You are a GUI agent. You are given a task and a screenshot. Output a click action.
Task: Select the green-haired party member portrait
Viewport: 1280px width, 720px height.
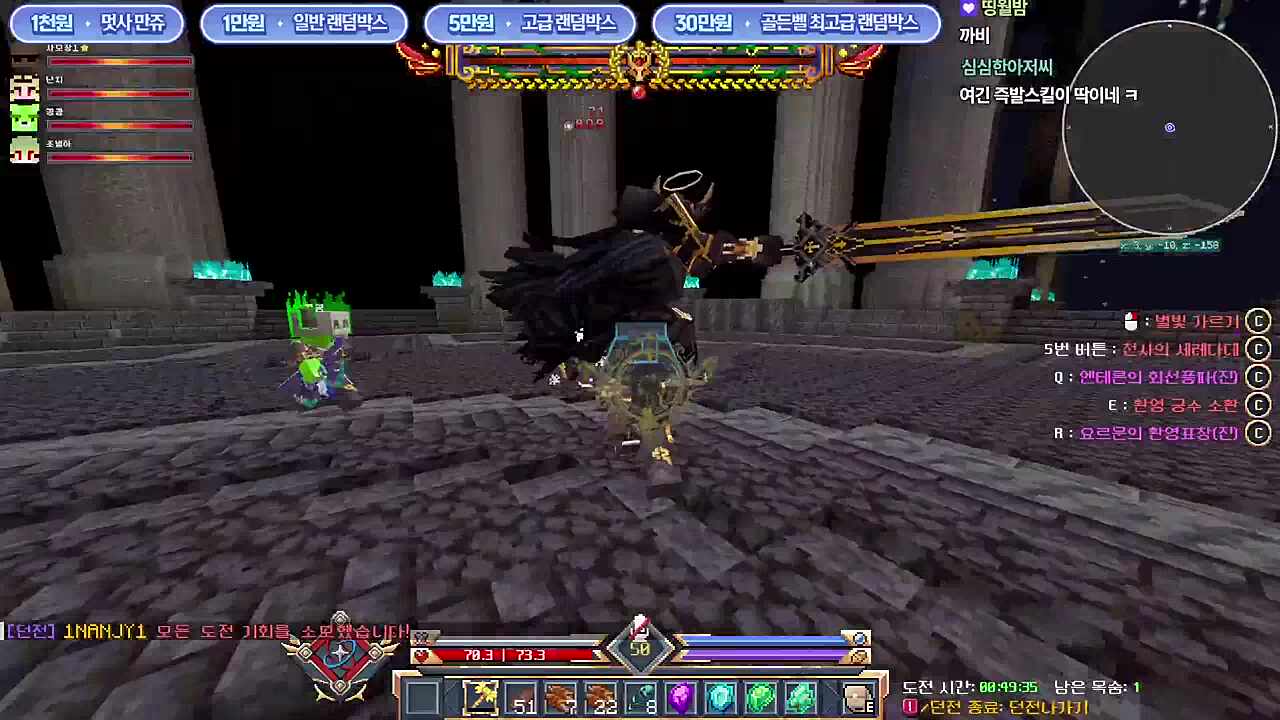coord(24,118)
